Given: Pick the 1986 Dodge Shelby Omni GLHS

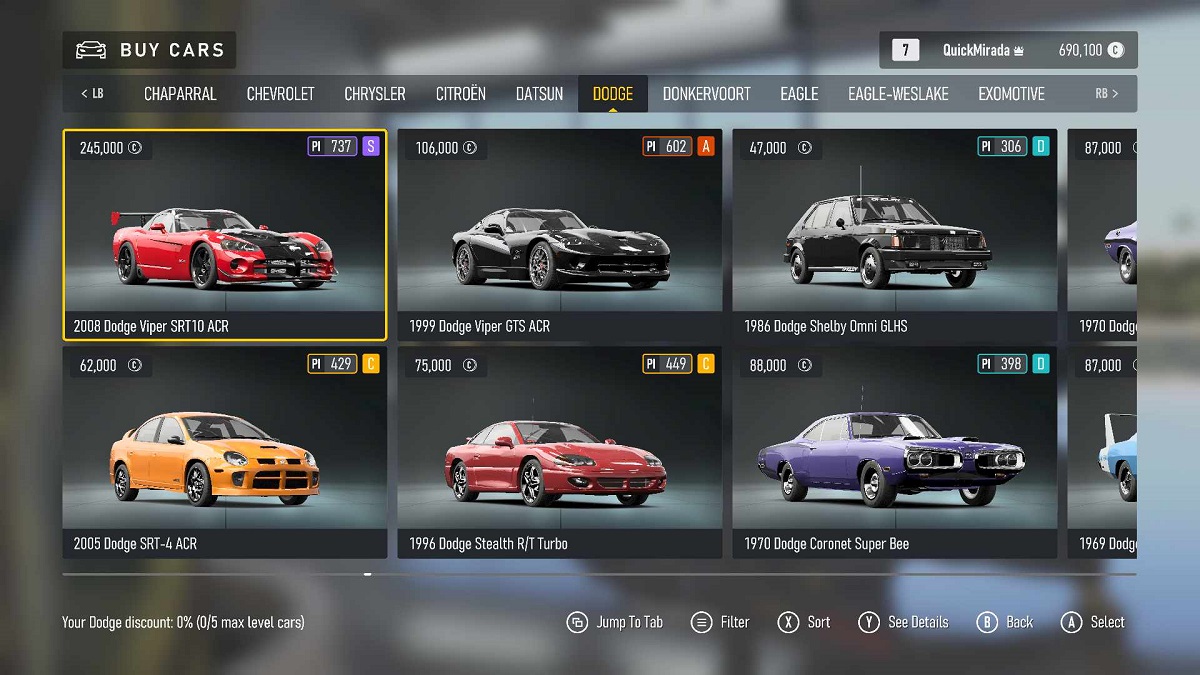Looking at the screenshot, I should coord(894,235).
